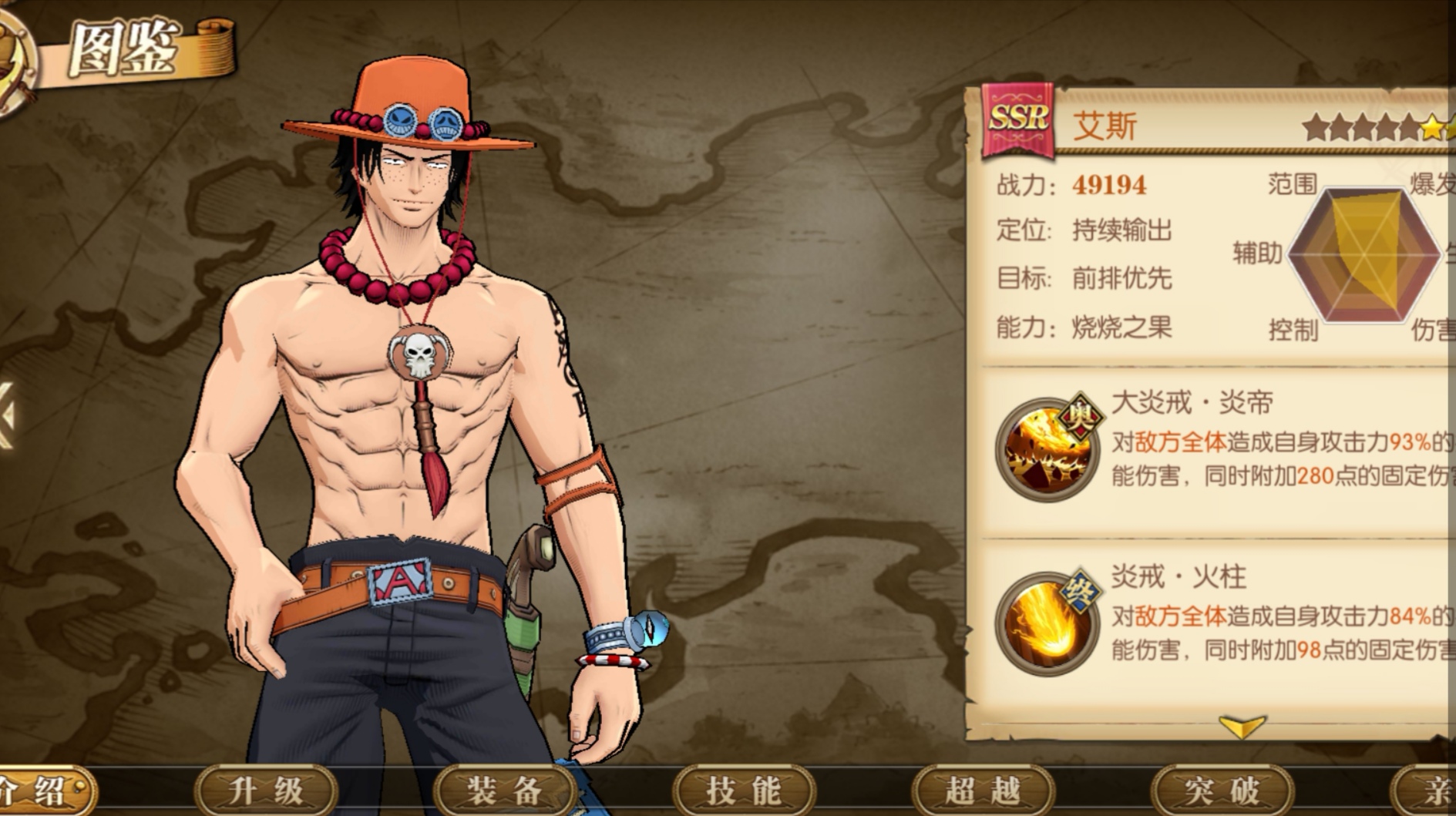Screen dimensions: 1456x816
Task: Select the 装备 equipment tab
Action: [505, 790]
